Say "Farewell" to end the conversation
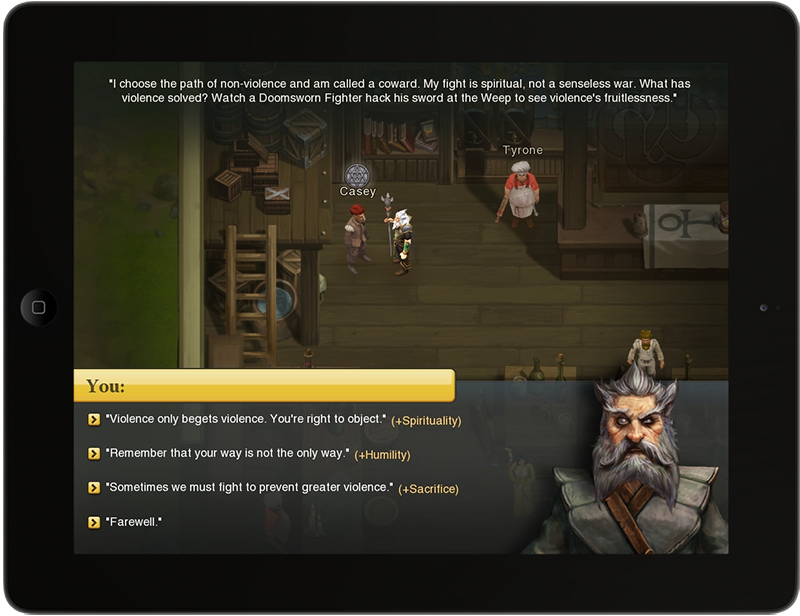The height and width of the screenshot is (616, 800). coord(133,522)
